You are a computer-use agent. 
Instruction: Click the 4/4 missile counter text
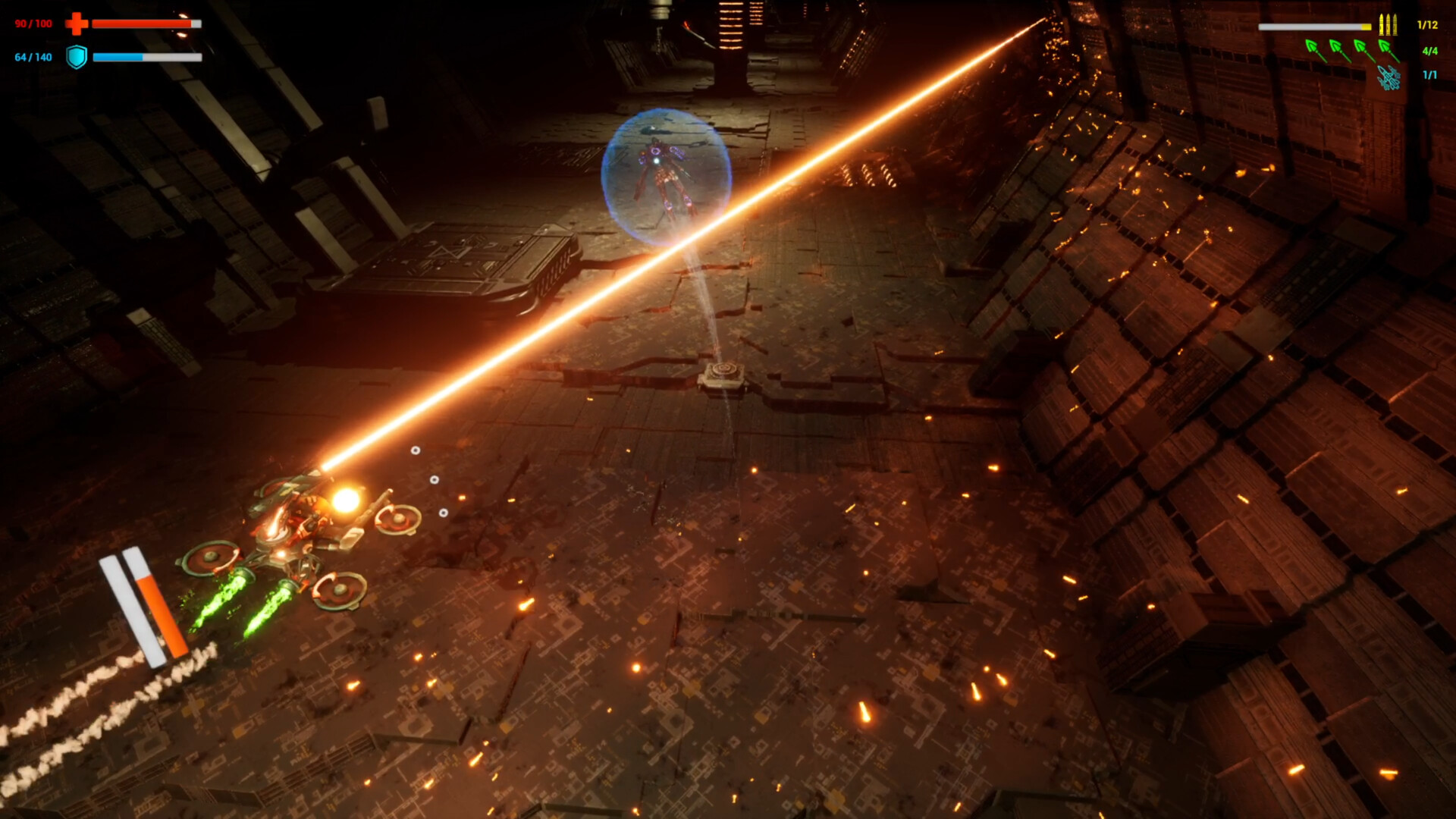1430,50
